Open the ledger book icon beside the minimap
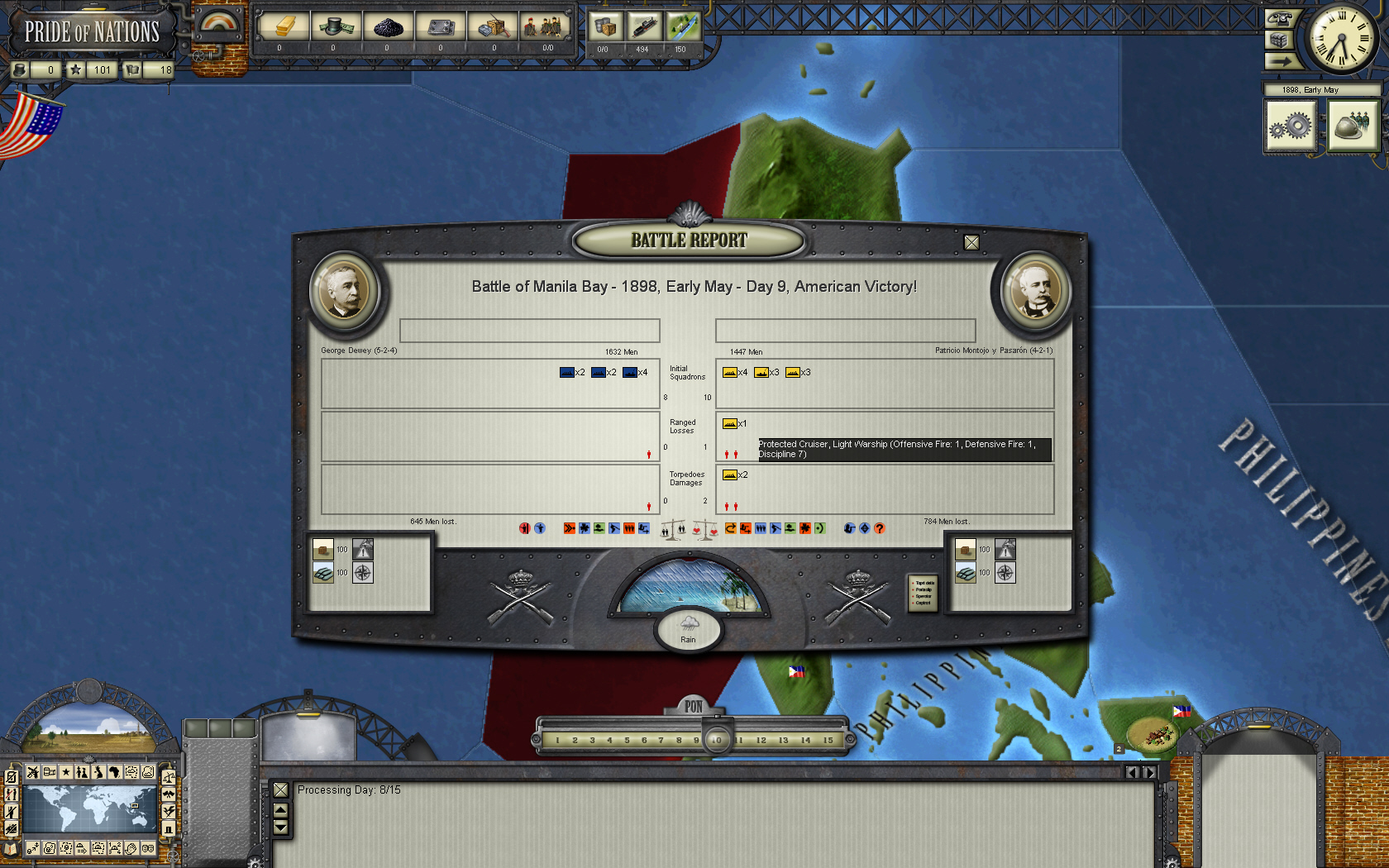The image size is (1389, 868). point(10,847)
